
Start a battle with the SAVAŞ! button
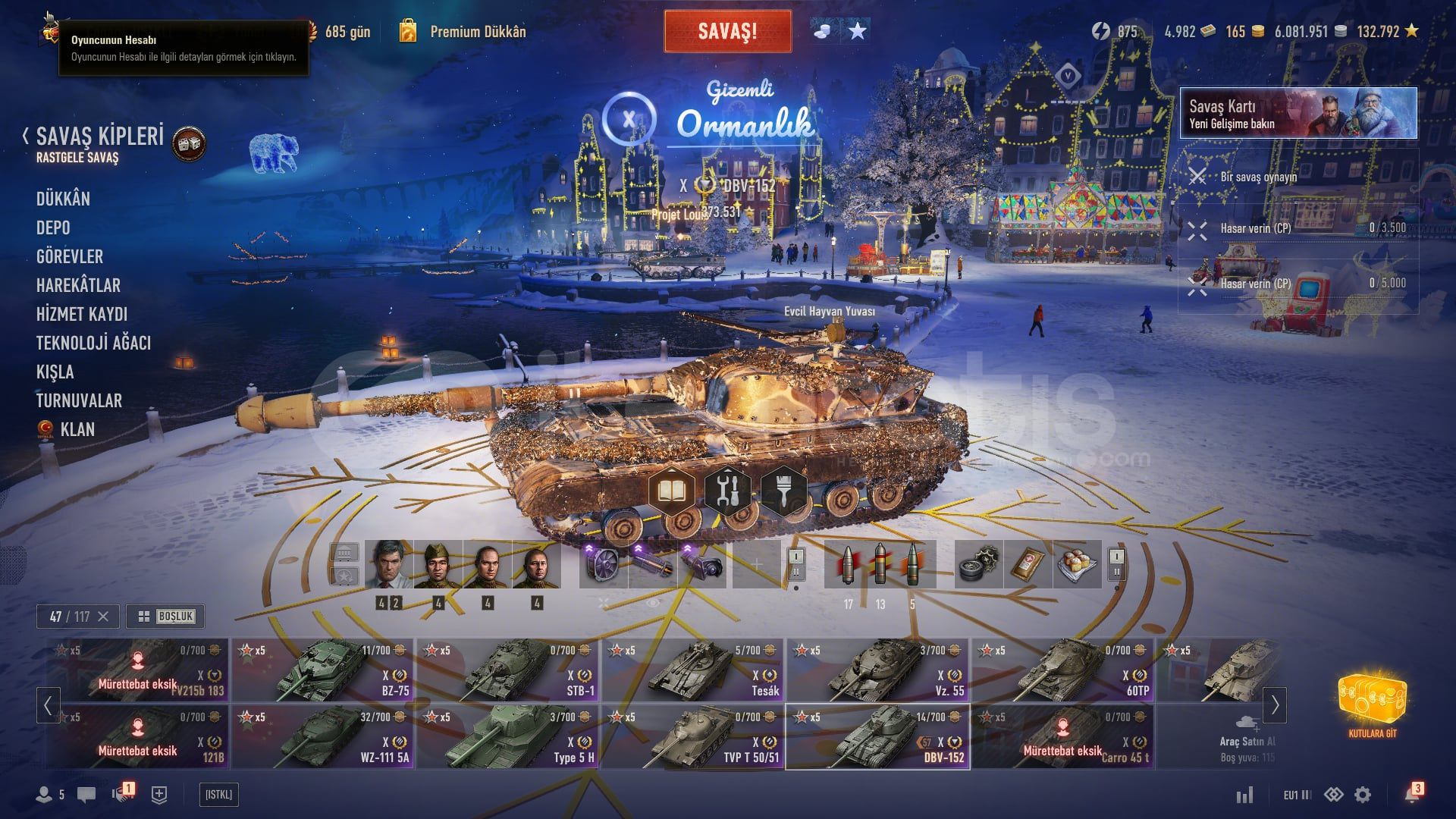[x=727, y=31]
